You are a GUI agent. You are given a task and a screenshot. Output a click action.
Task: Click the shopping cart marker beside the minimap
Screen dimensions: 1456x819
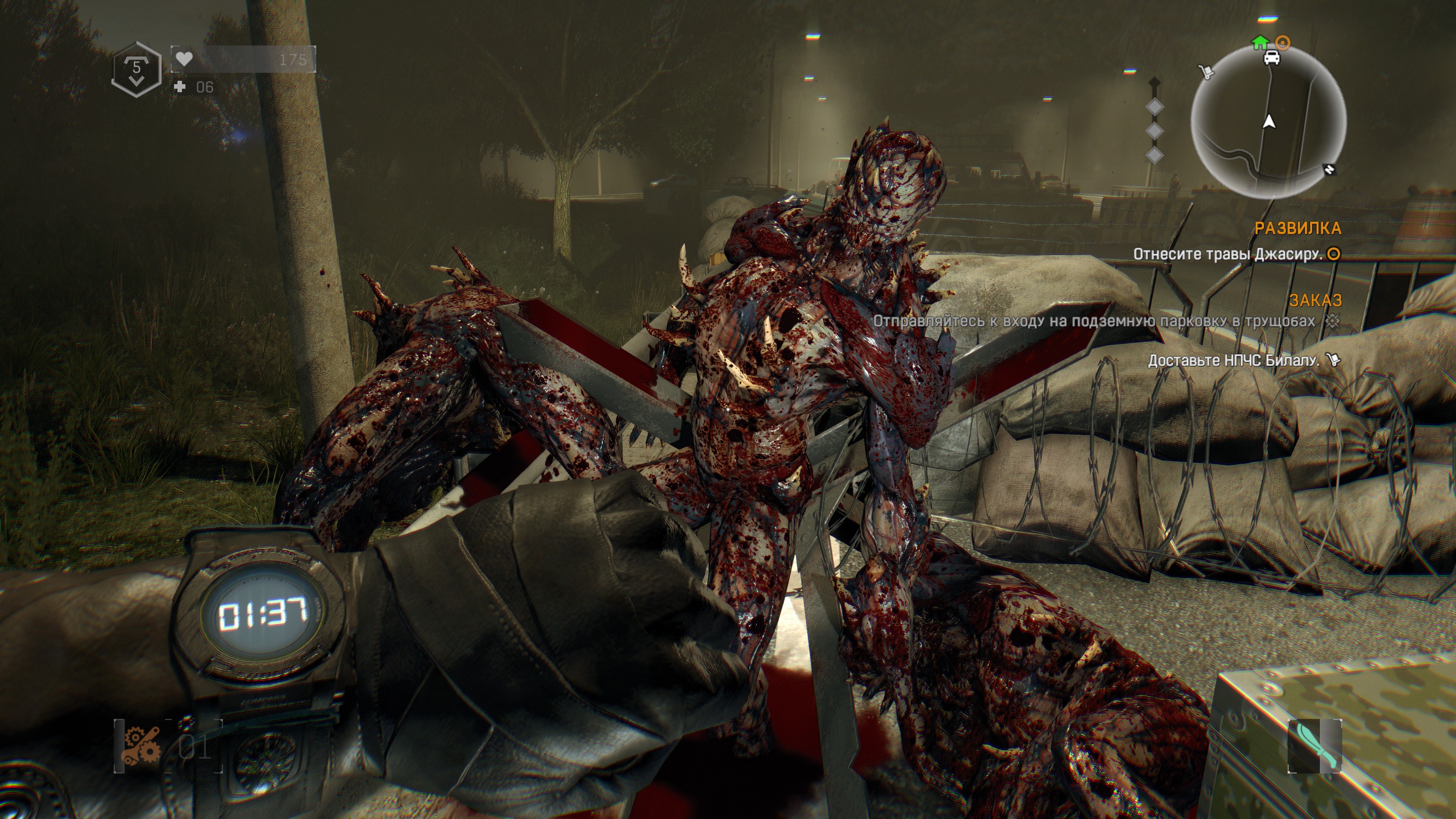pos(1206,72)
